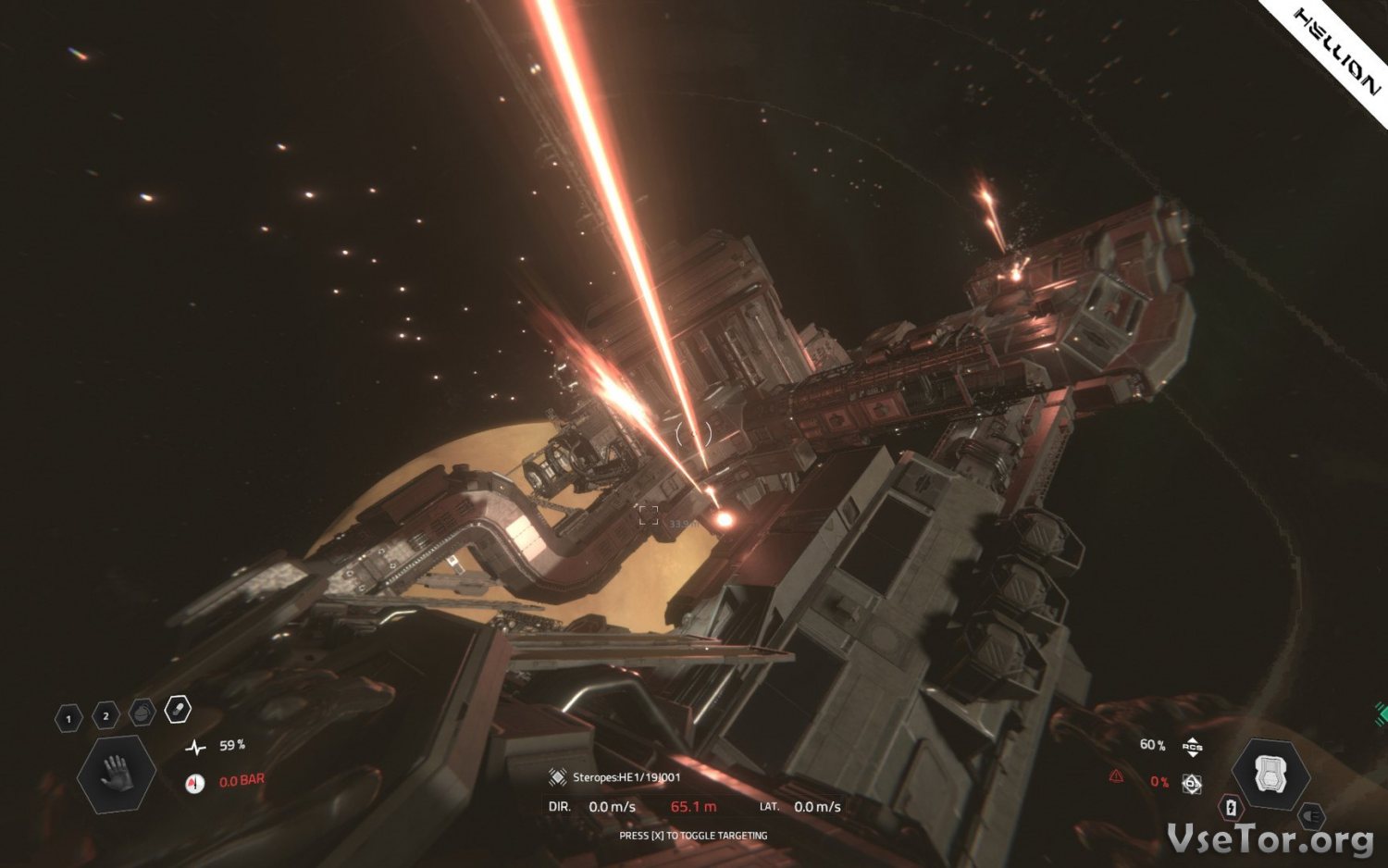The image size is (1388, 868).
Task: Click the battery power hexagon icon
Action: pyautogui.click(x=1231, y=808)
